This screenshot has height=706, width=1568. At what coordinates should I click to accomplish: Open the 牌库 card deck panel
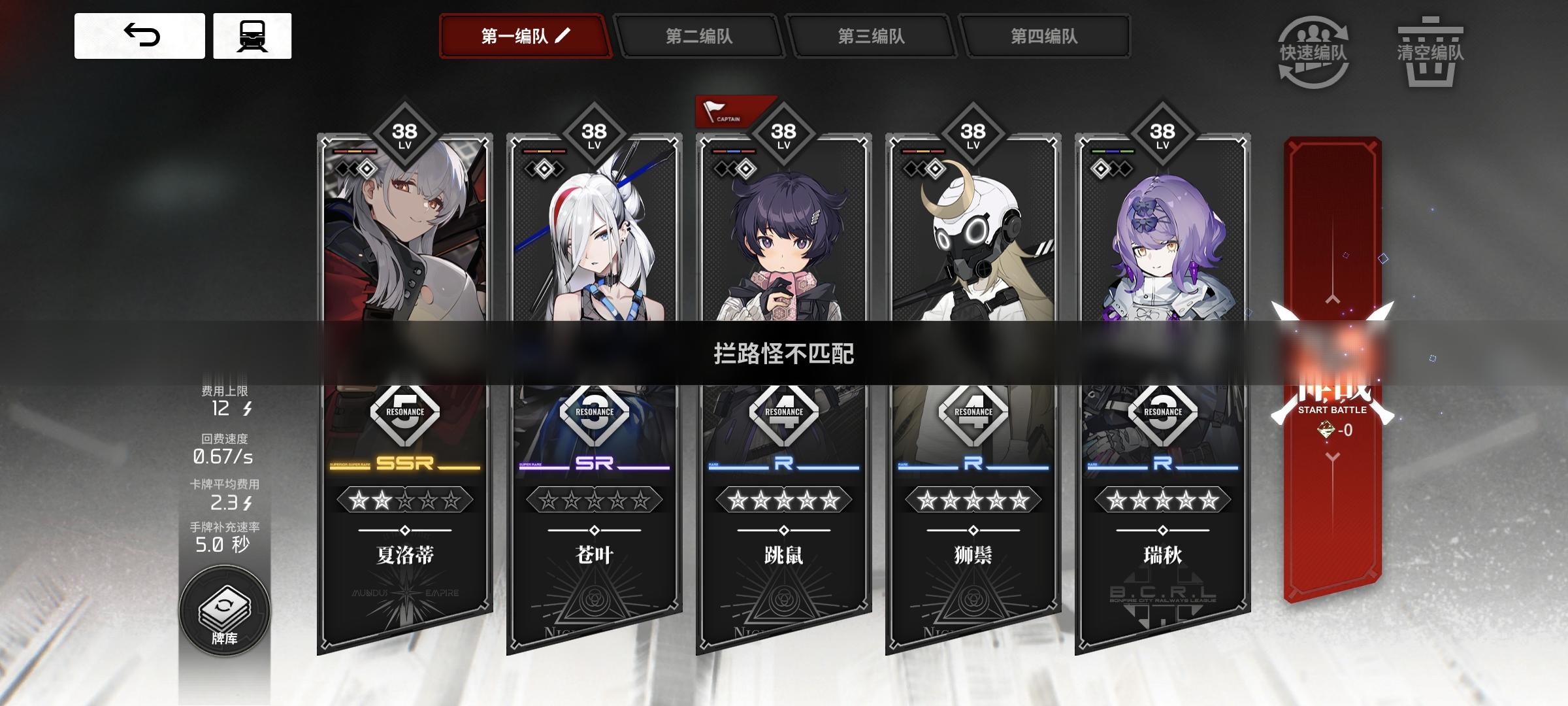[x=225, y=611]
